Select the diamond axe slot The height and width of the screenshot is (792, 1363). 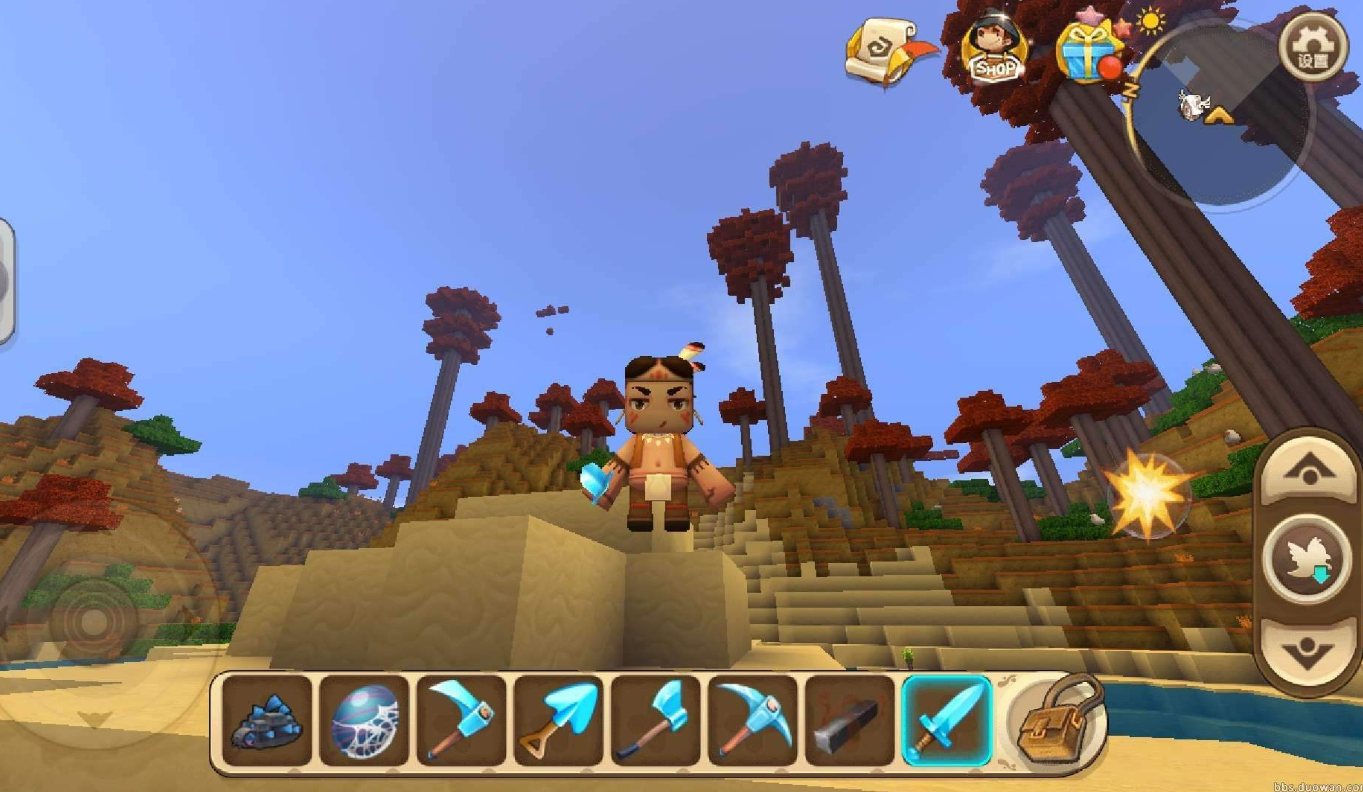[x=655, y=720]
